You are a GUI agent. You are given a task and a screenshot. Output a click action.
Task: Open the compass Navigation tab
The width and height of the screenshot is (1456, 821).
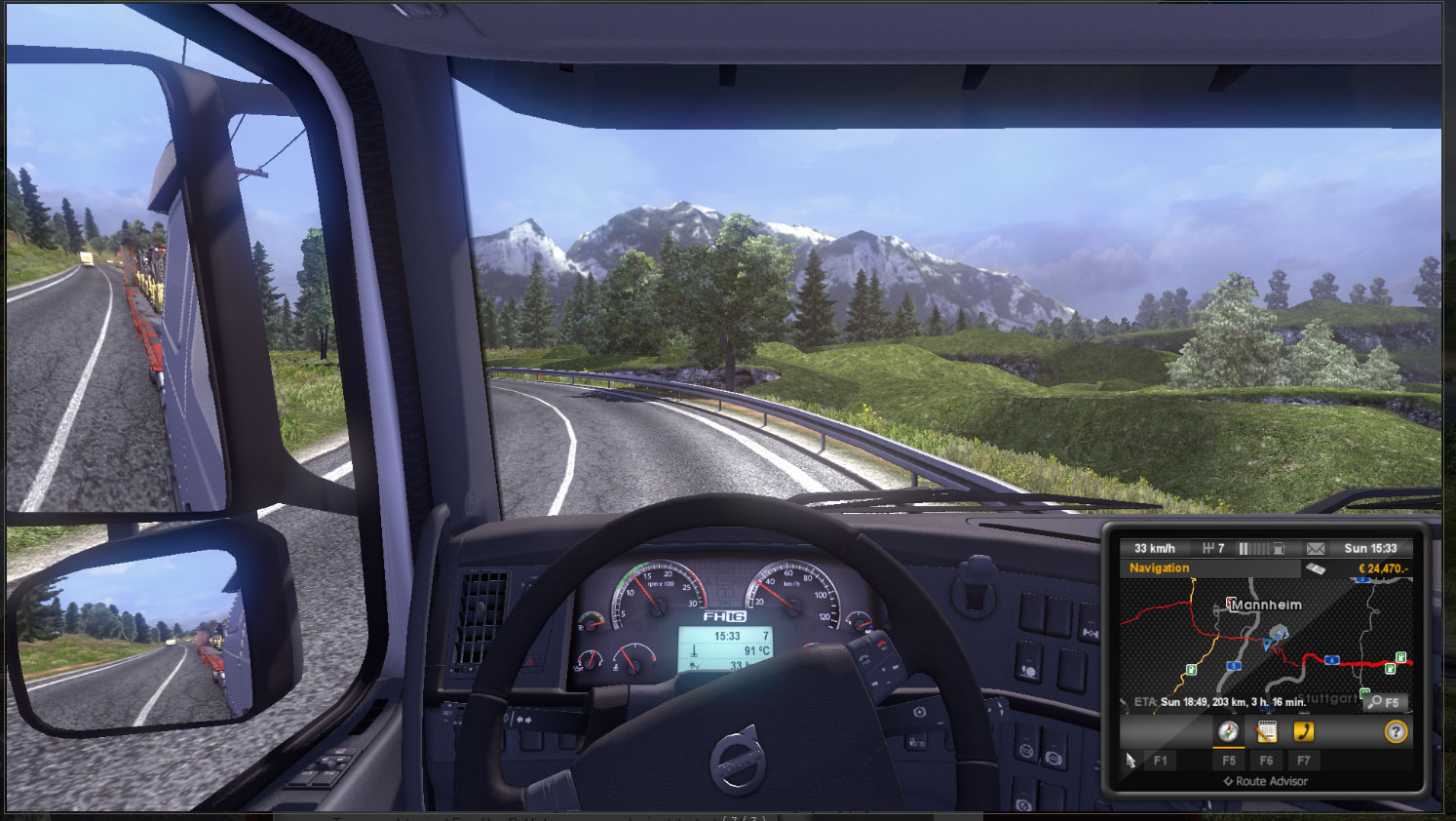click(x=1228, y=731)
